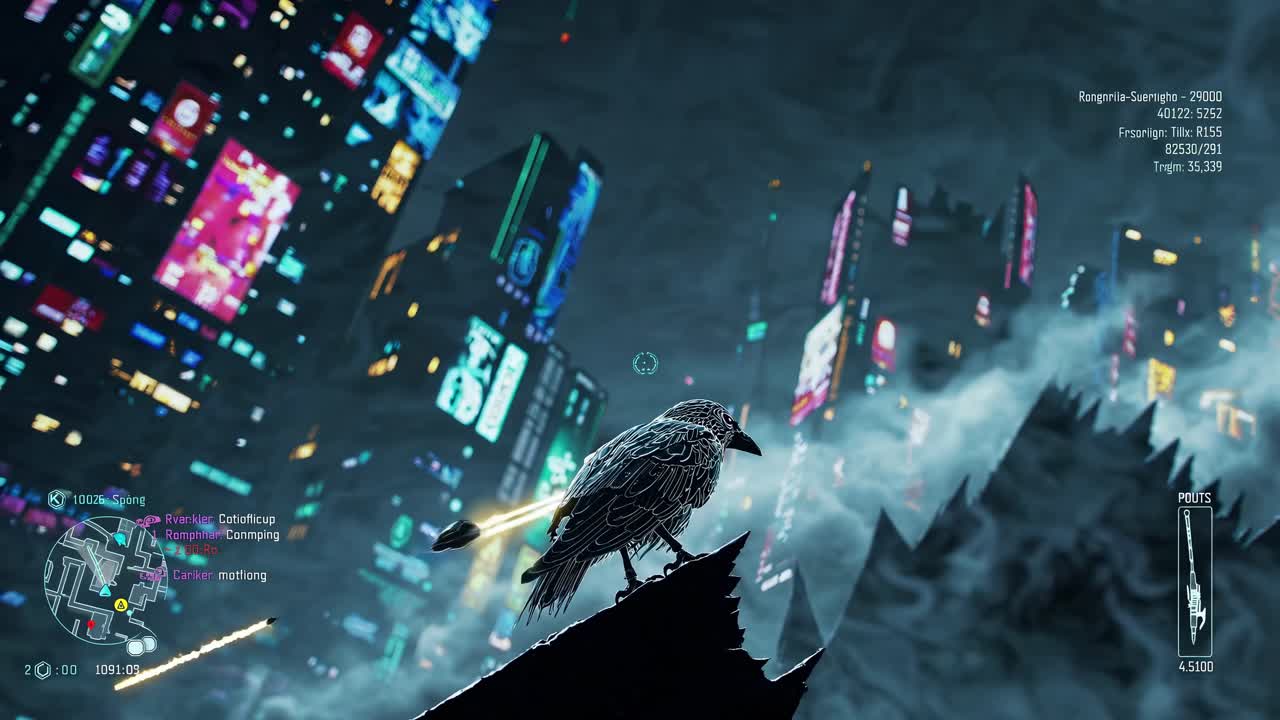Toggle the paired hexagon indicators under the minimap

pyautogui.click(x=142, y=644)
